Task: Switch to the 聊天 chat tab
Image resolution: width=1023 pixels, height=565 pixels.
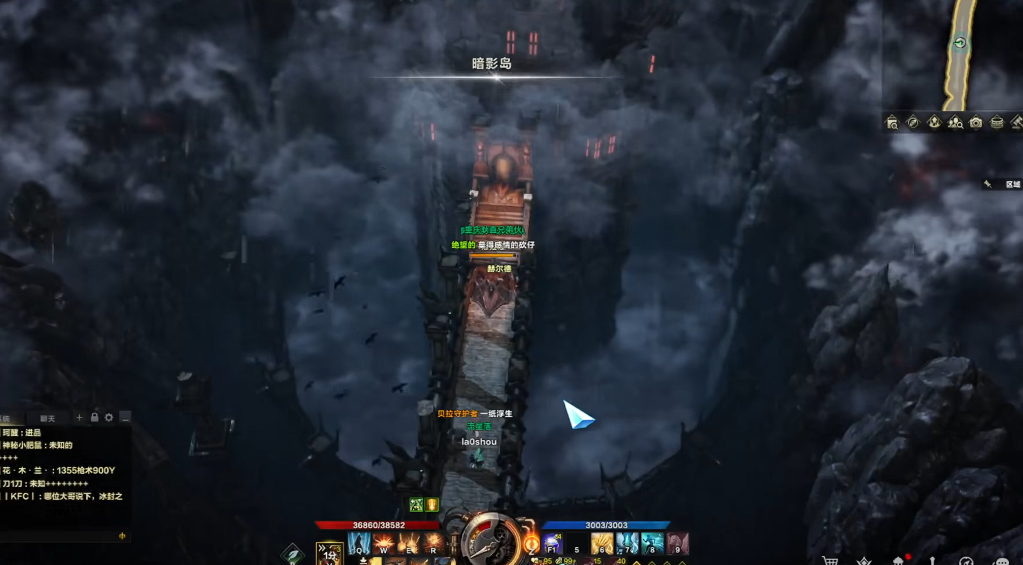Action: tap(47, 418)
